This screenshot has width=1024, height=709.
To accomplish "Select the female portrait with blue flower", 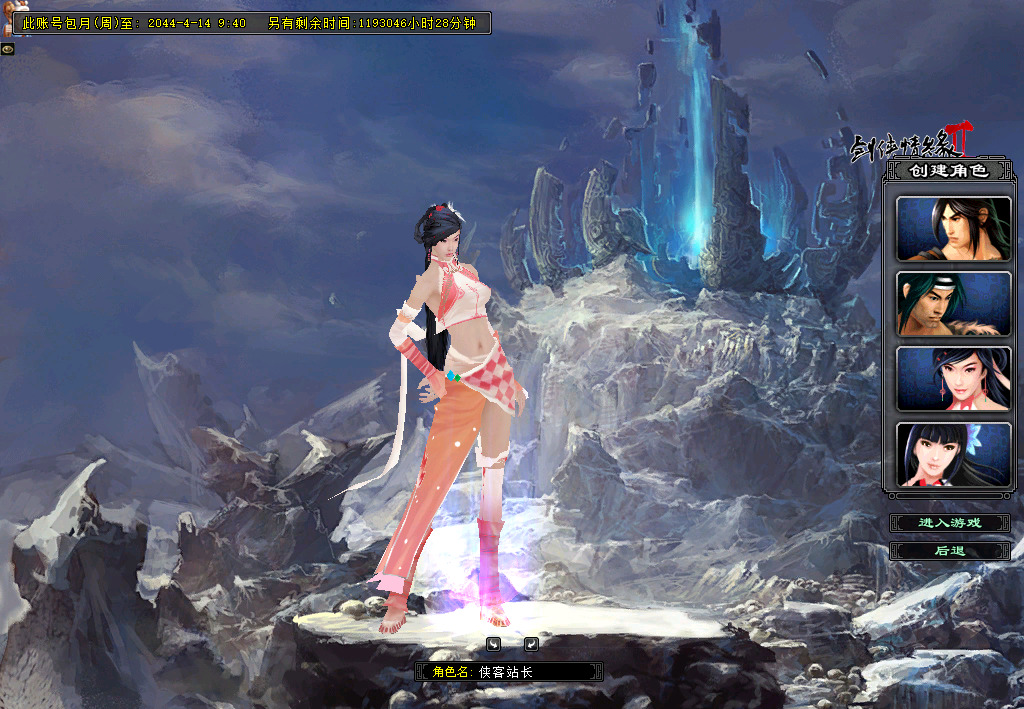I will [953, 455].
